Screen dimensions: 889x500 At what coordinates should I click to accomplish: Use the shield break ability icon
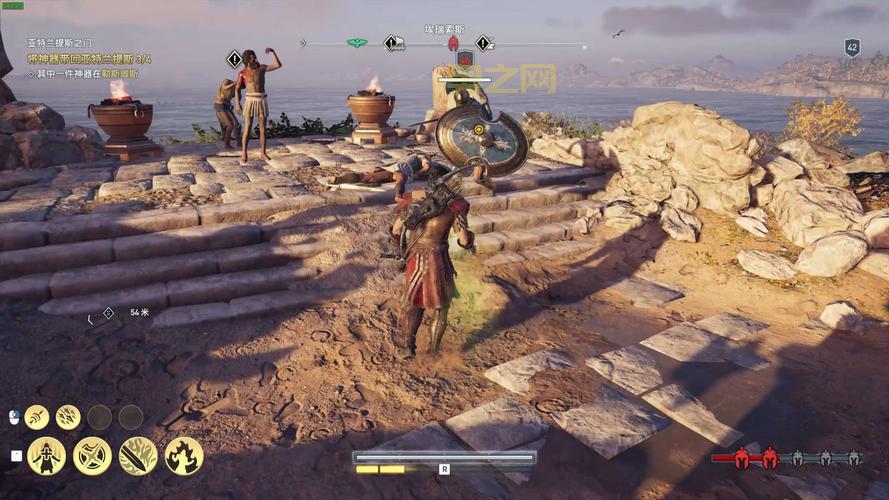92,456
